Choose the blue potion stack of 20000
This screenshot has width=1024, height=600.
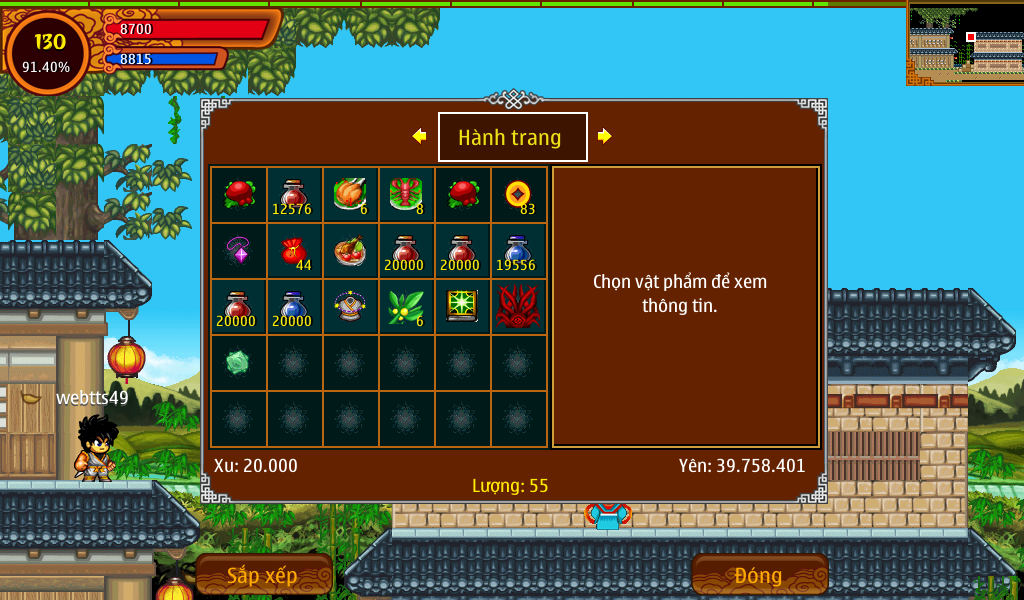[294, 307]
